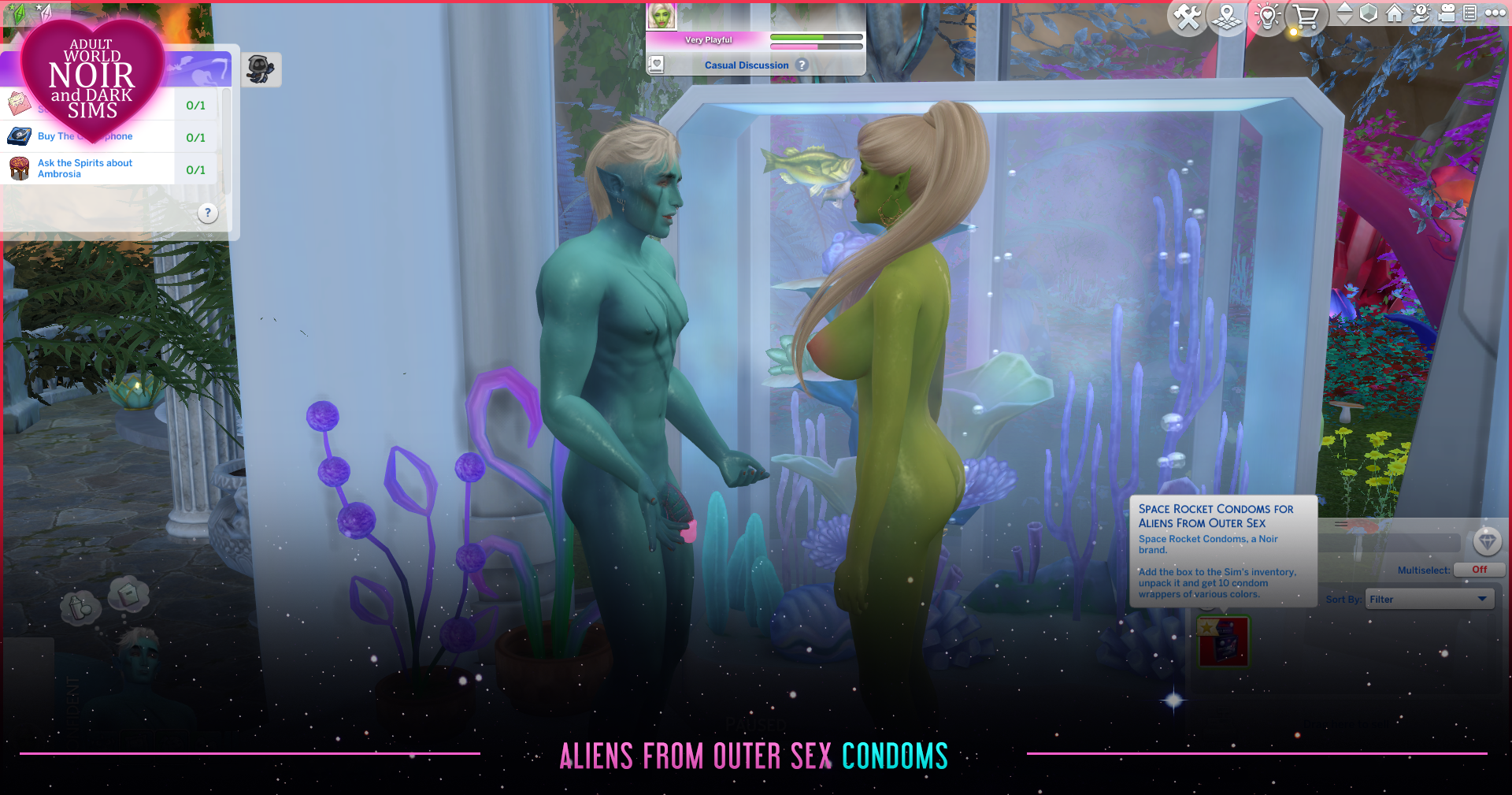This screenshot has width=1512, height=795.
Task: Open the Casual Discussion help icon
Action: tap(802, 65)
